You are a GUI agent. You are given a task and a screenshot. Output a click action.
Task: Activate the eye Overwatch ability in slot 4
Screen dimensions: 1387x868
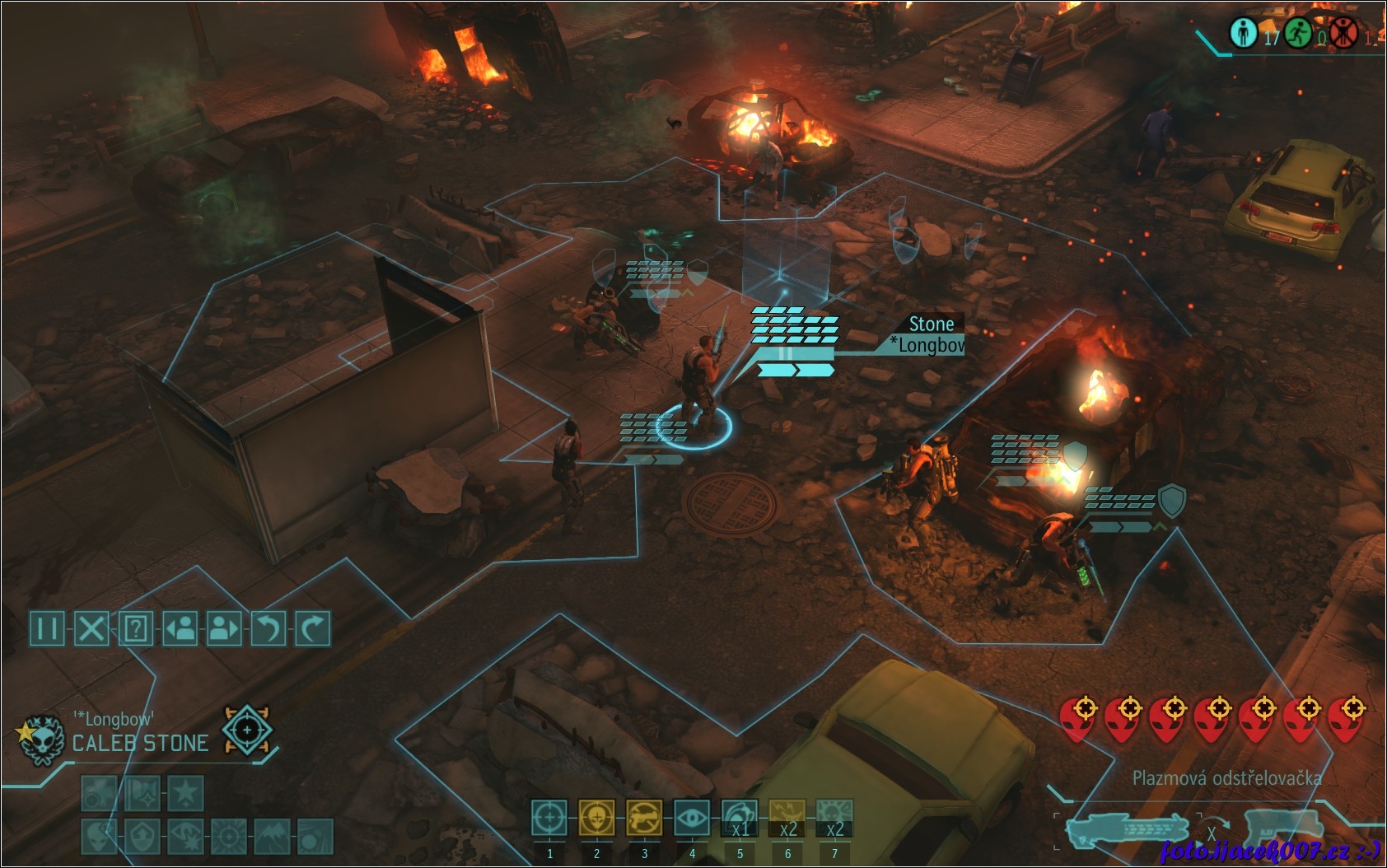click(x=692, y=819)
